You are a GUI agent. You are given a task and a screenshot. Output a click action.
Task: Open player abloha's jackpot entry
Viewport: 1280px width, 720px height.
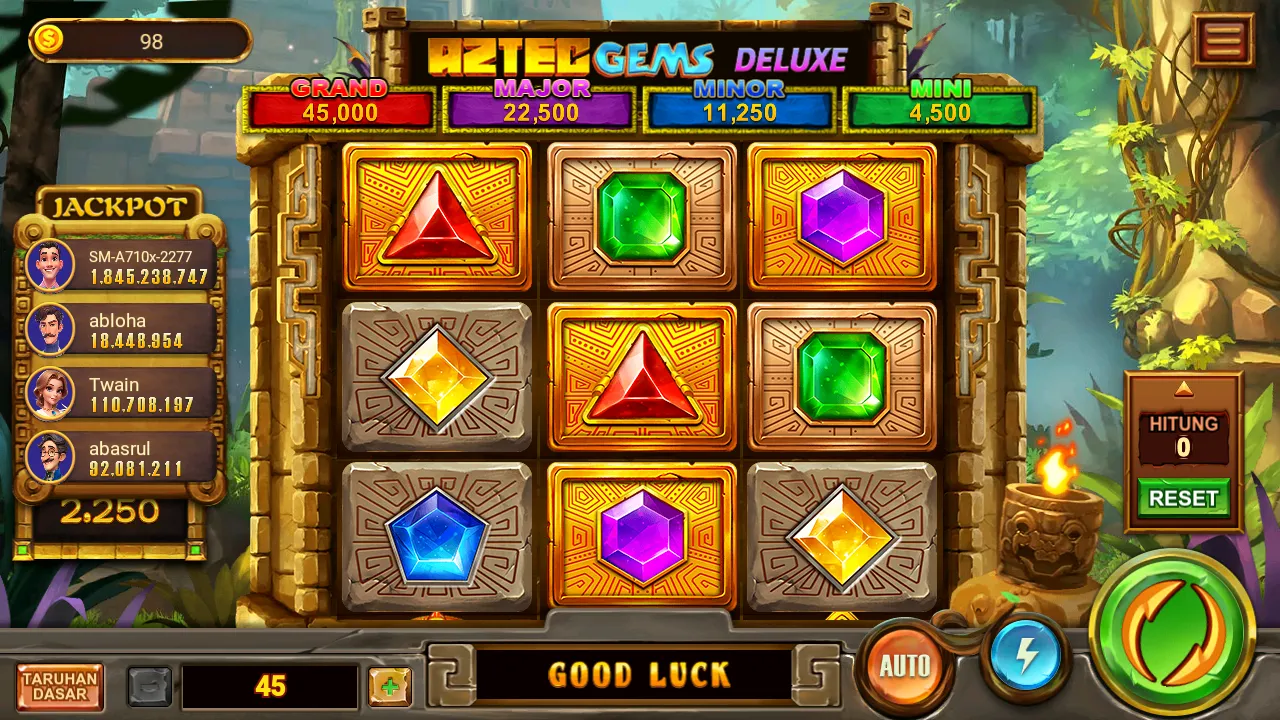tap(120, 330)
